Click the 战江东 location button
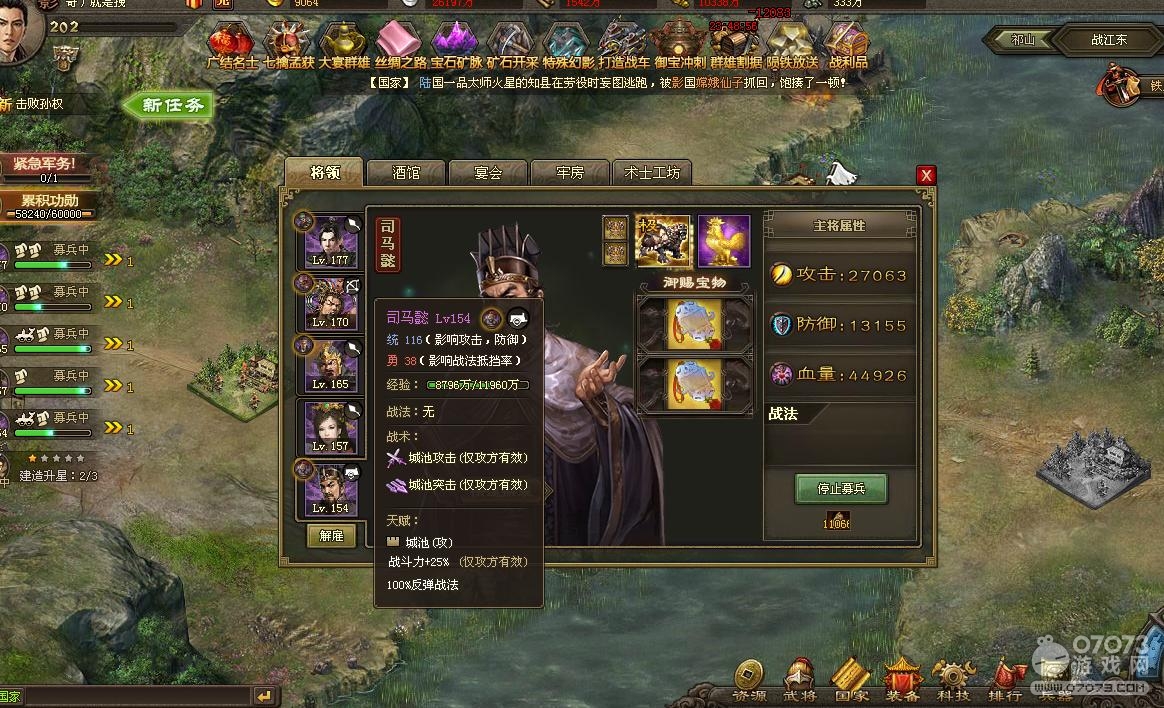This screenshot has height=708, width=1164. tap(1108, 41)
